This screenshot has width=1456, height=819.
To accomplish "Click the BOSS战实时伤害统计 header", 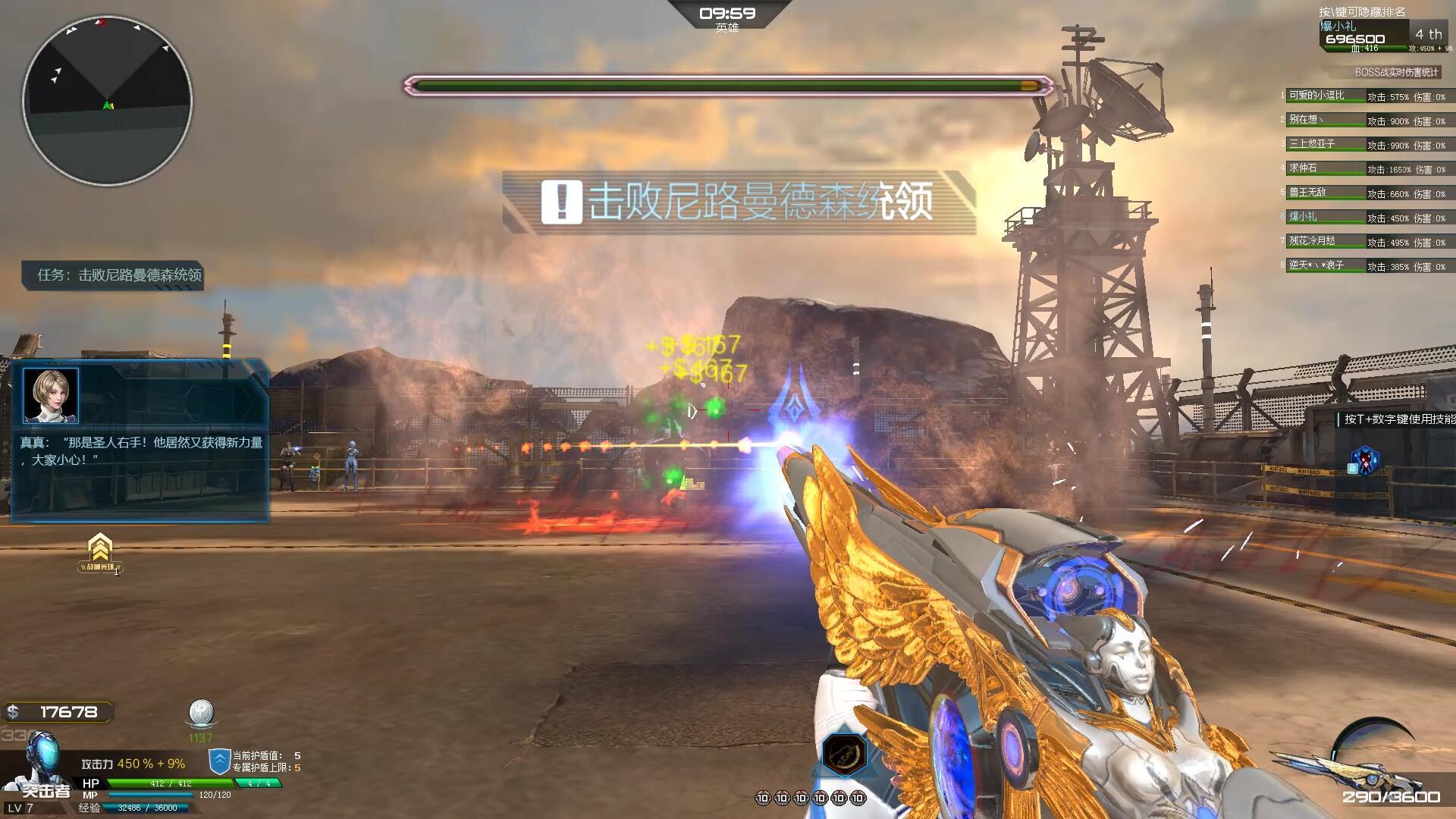I will point(1396,73).
